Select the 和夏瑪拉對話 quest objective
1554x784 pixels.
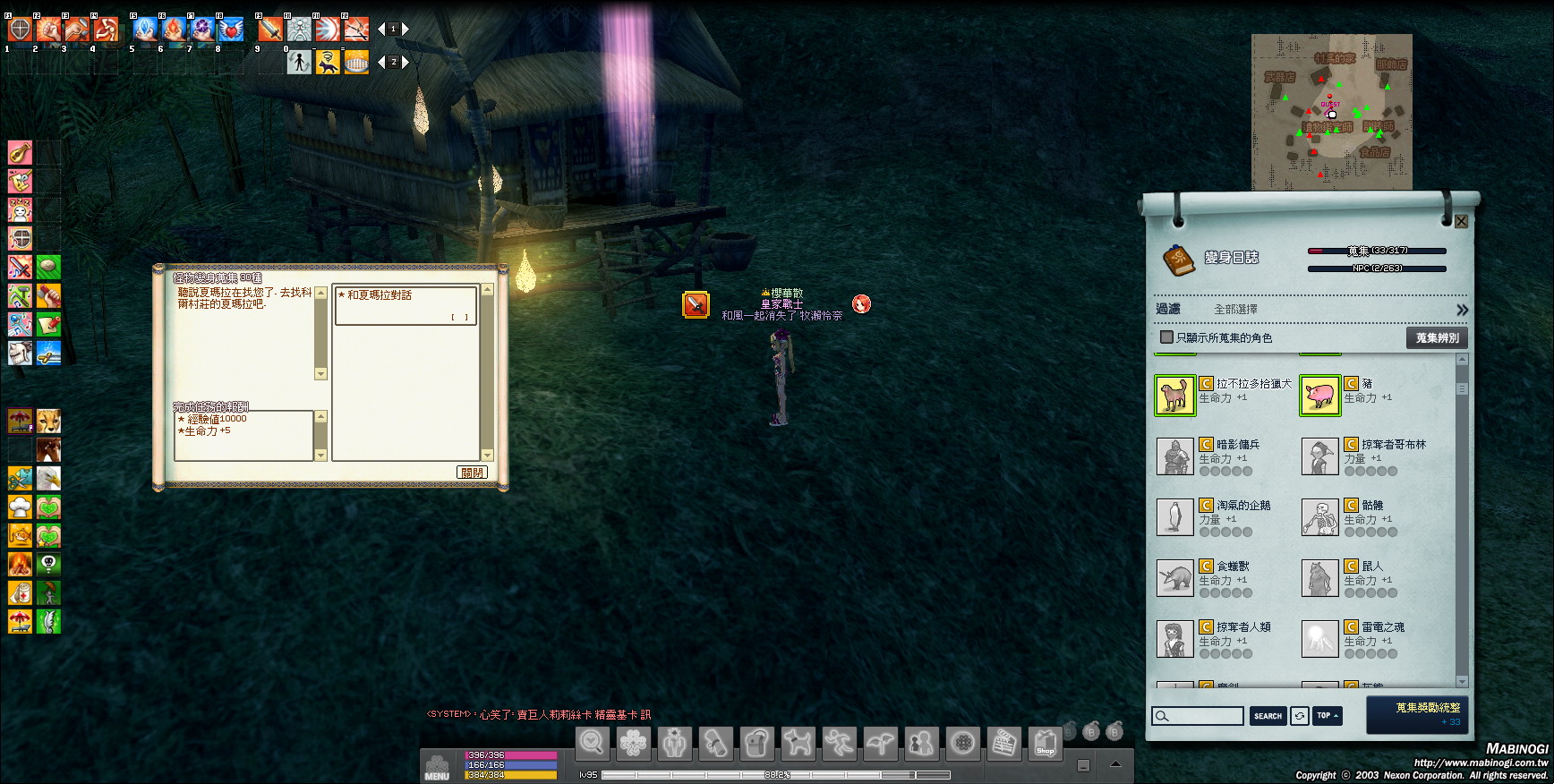(405, 305)
